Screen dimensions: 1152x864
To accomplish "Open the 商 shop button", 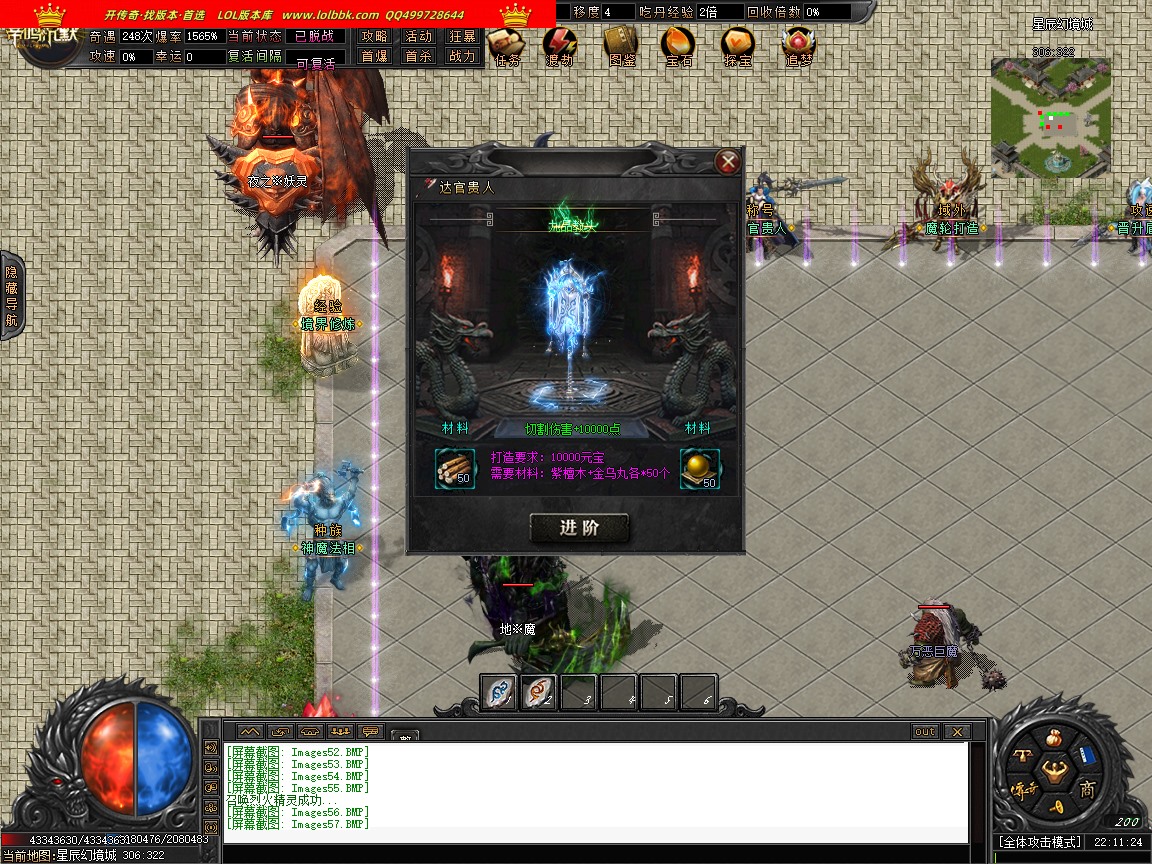I will (1088, 790).
